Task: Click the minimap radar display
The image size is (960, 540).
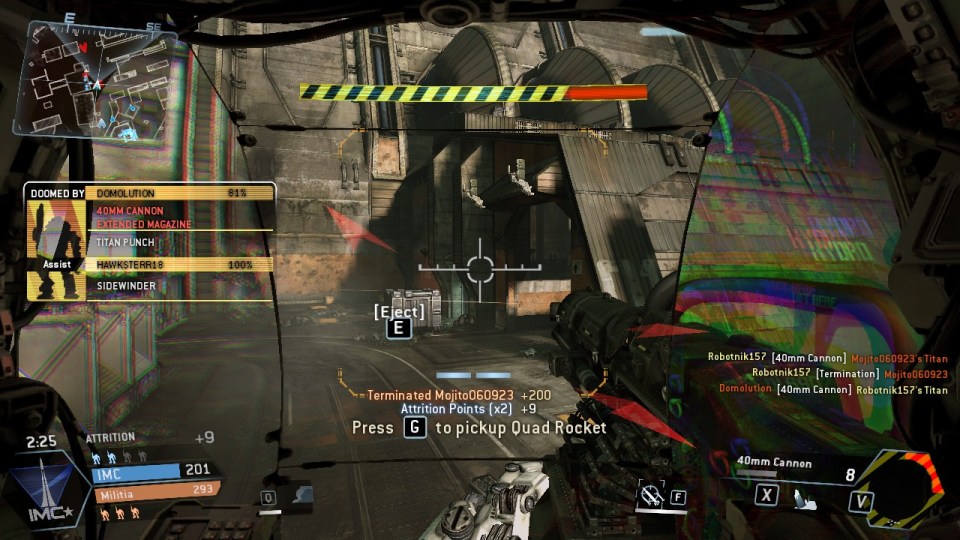Action: [95, 78]
